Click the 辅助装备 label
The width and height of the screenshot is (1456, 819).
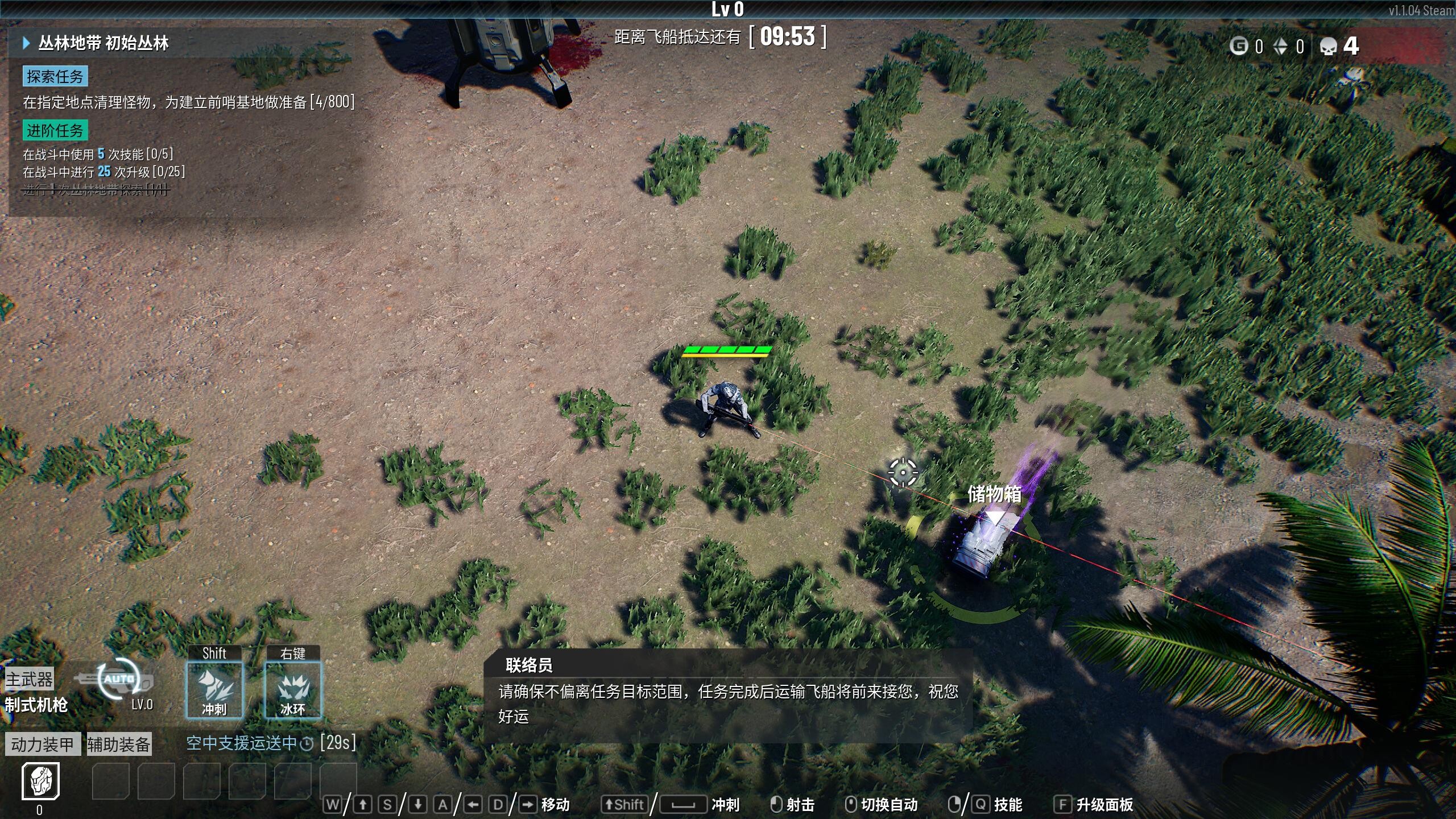(x=118, y=744)
